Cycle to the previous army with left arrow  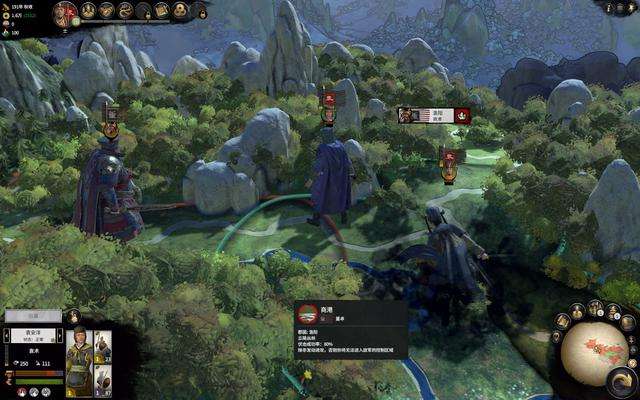[6, 337]
